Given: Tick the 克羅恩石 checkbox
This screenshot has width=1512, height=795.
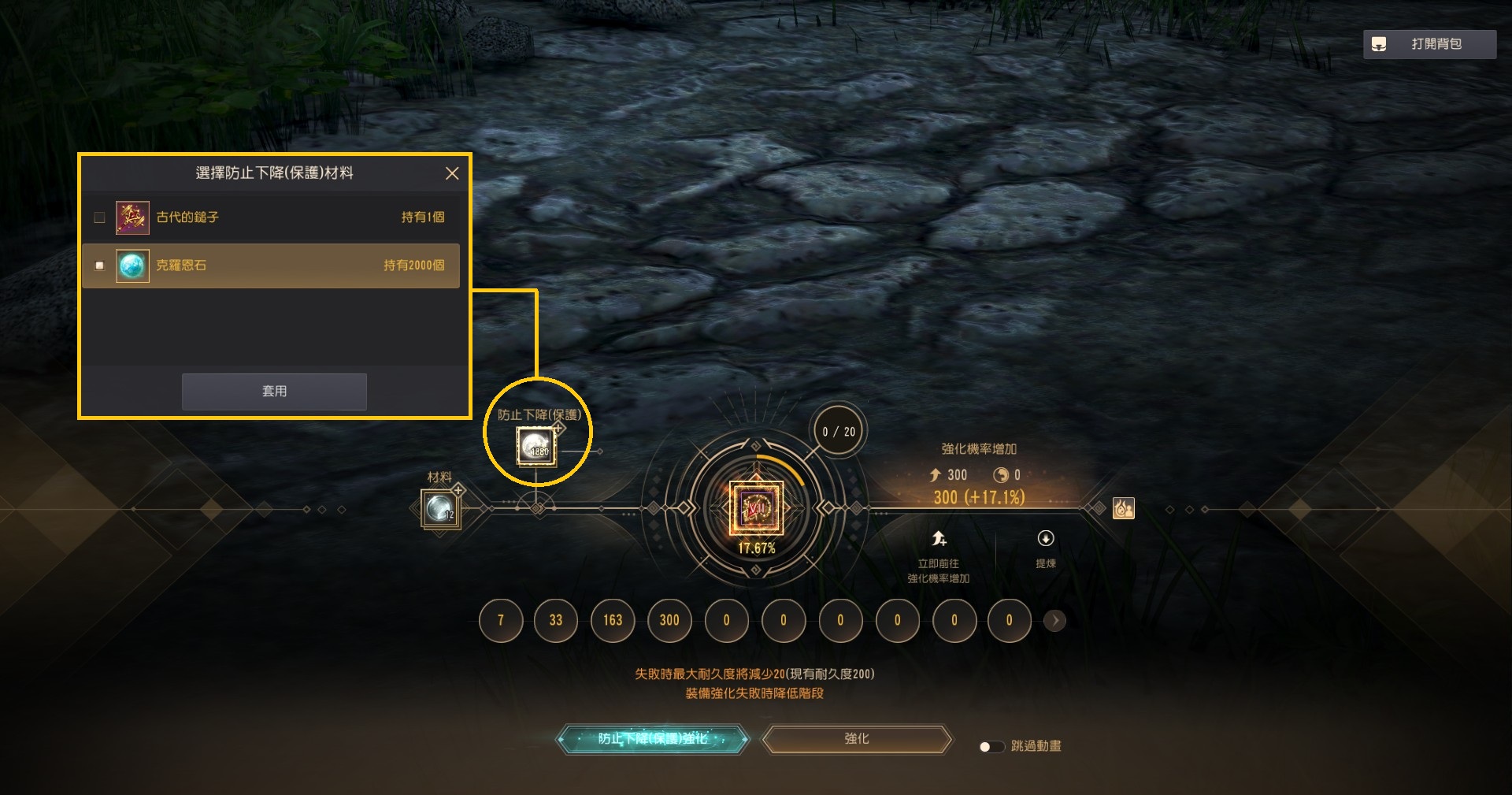Looking at the screenshot, I should [99, 266].
